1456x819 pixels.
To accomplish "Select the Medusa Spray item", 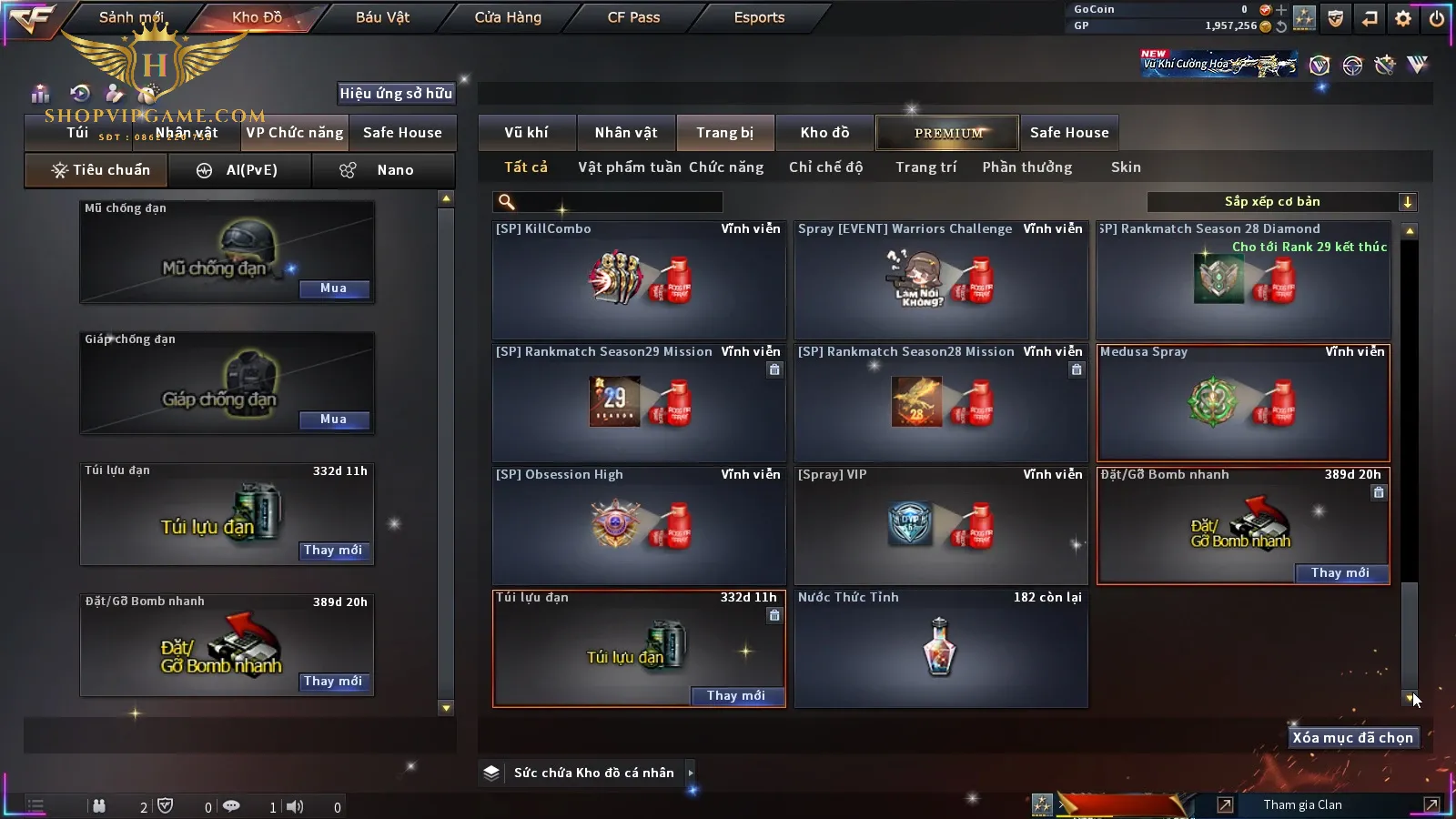I will tap(1243, 403).
